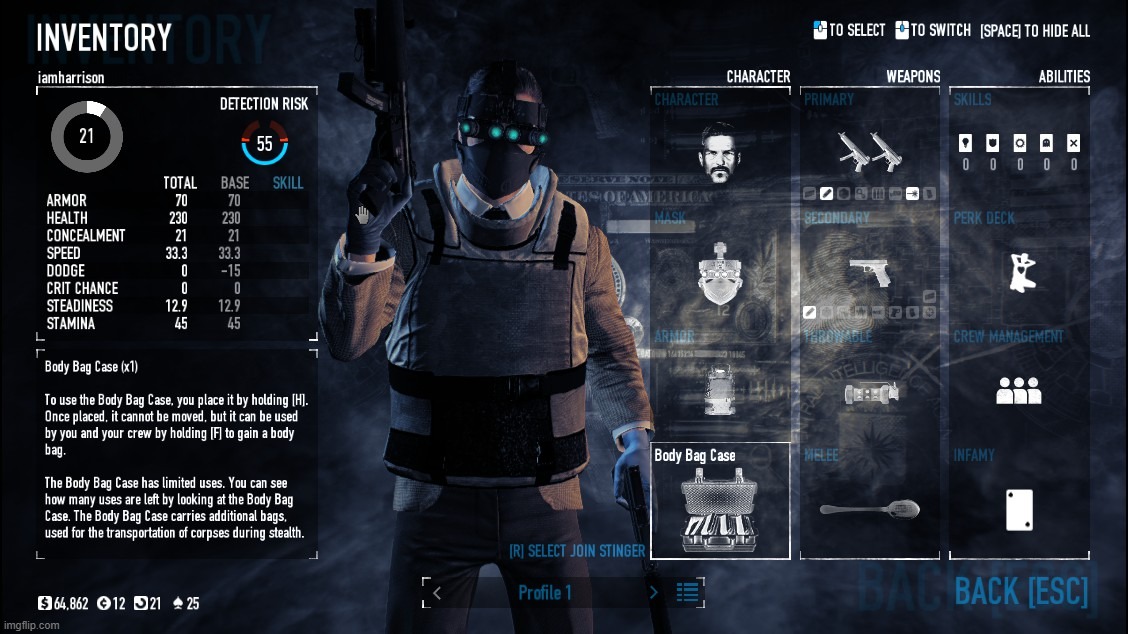Viewport: 1128px width, 634px height.
Task: Open the Skills panel
Action: 1019,150
